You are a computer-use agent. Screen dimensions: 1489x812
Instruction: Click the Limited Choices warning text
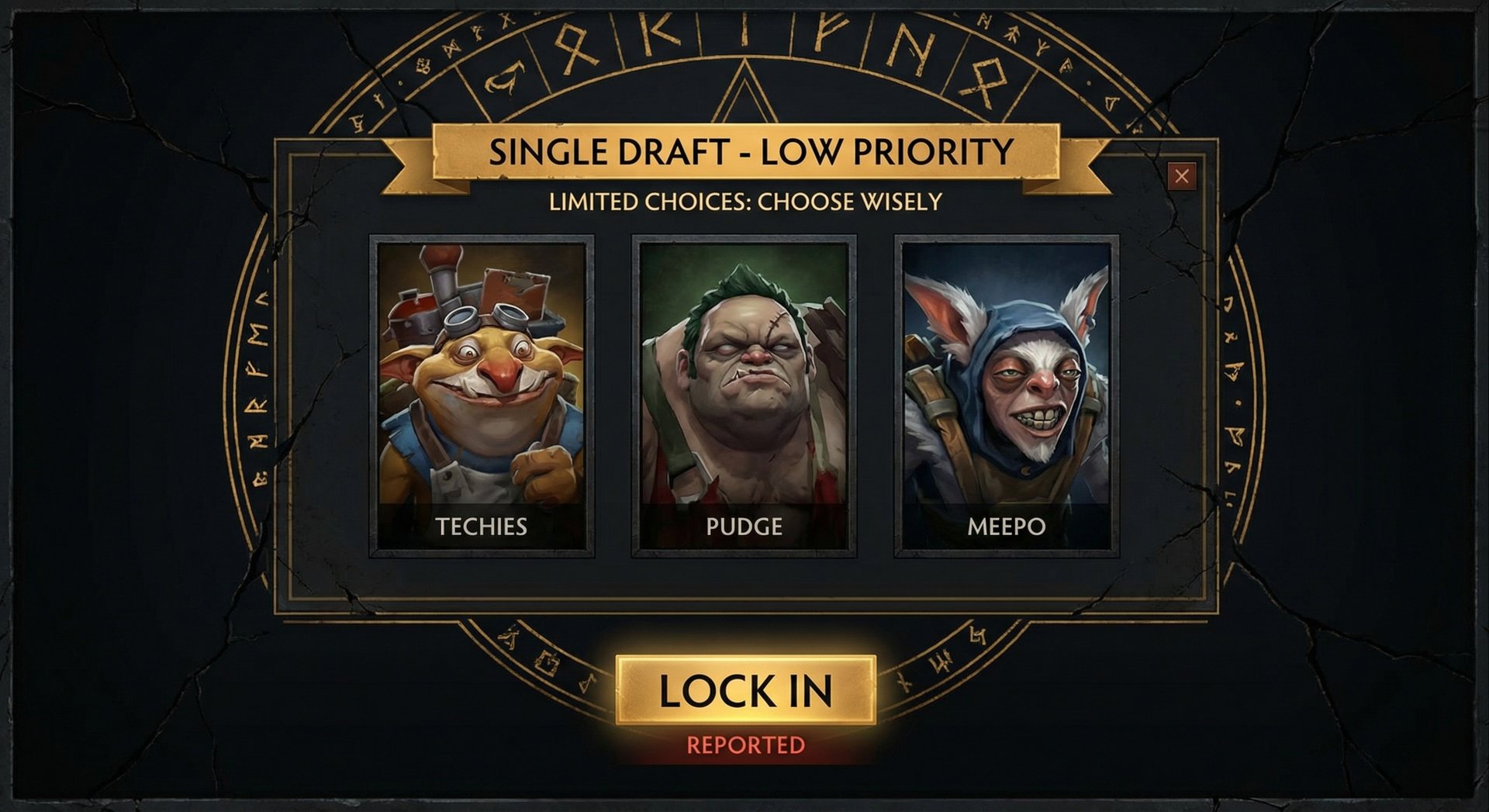coord(746,201)
